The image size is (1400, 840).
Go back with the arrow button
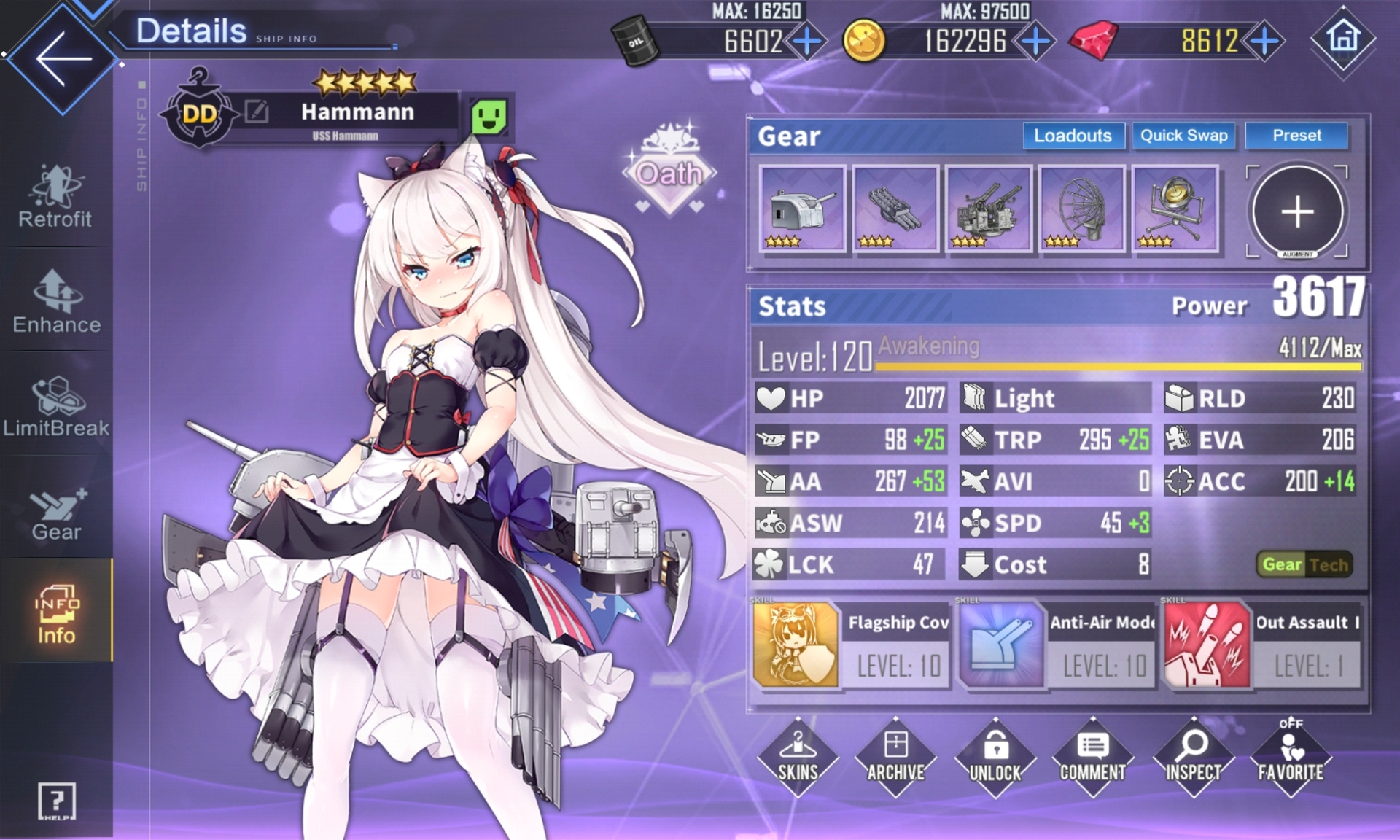63,58
